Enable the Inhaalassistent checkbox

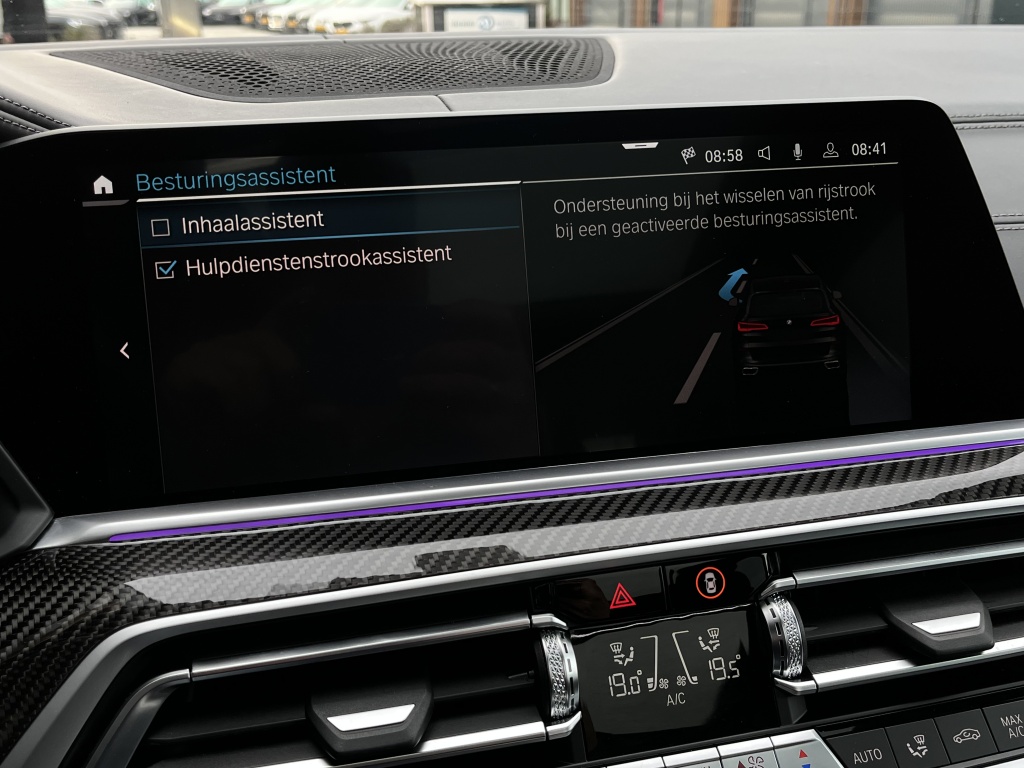(160, 228)
